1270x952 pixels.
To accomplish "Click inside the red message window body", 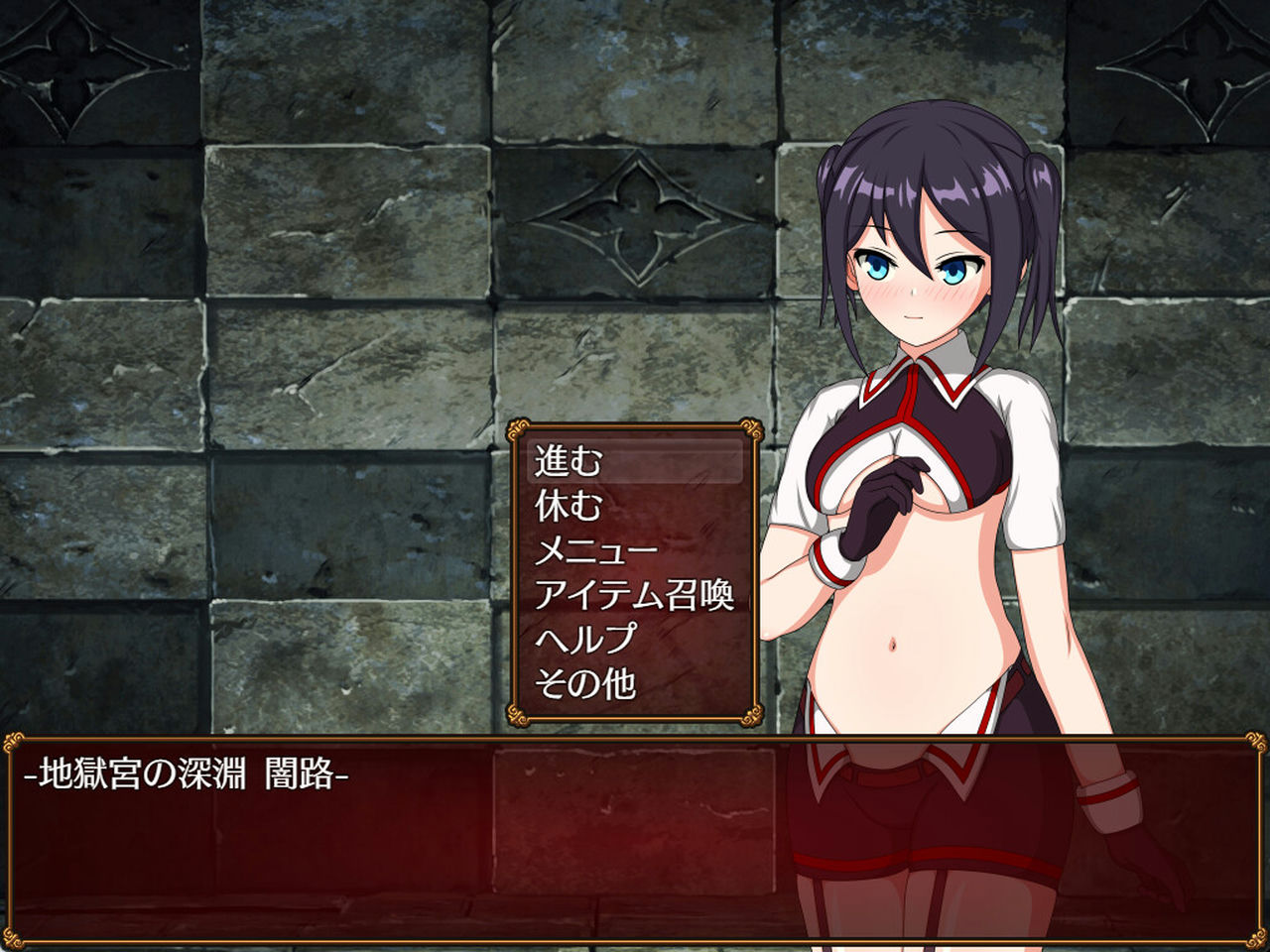I will coord(397,863).
